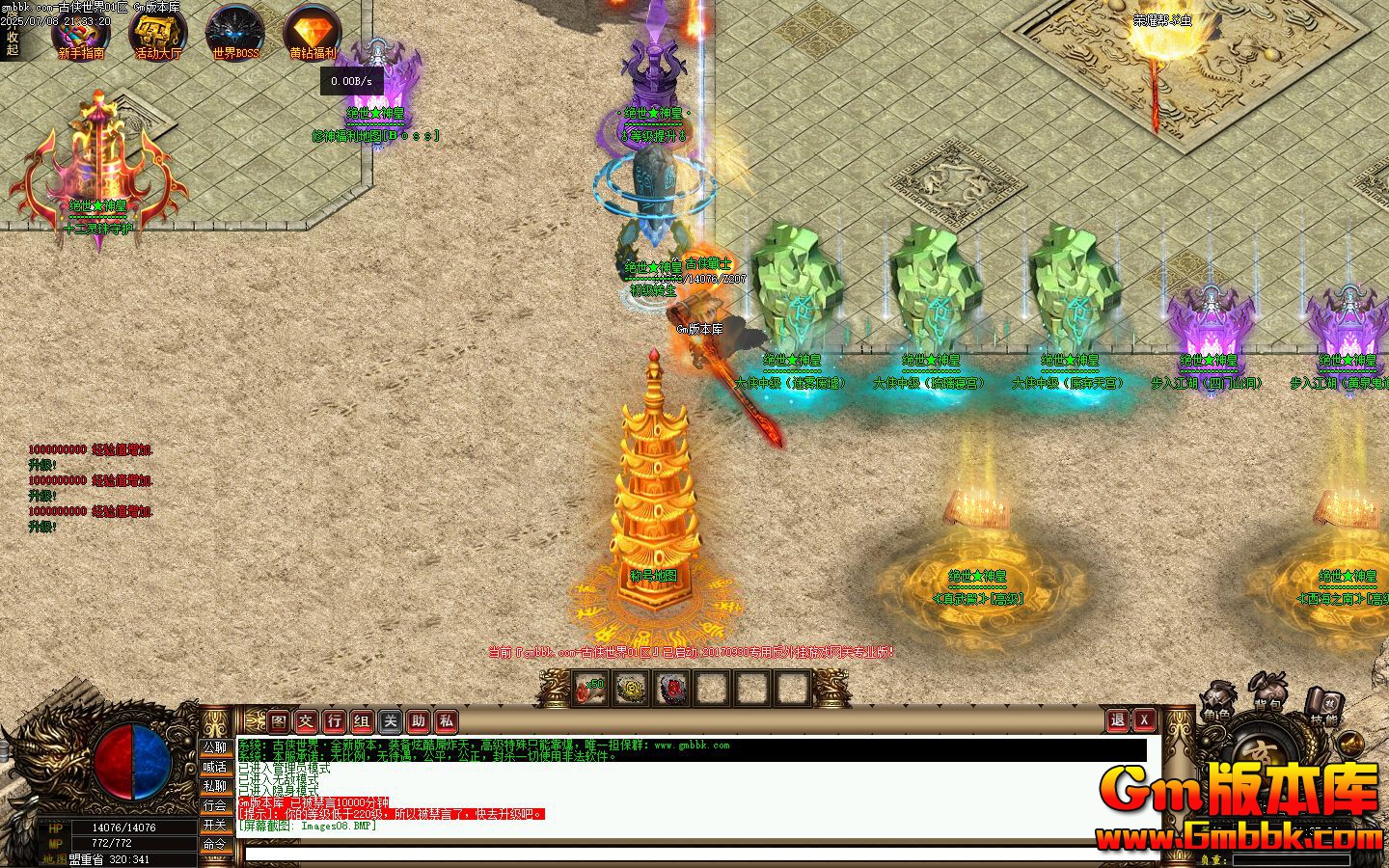Click the 图 map button
Image resolution: width=1389 pixels, height=868 pixels.
[x=279, y=720]
